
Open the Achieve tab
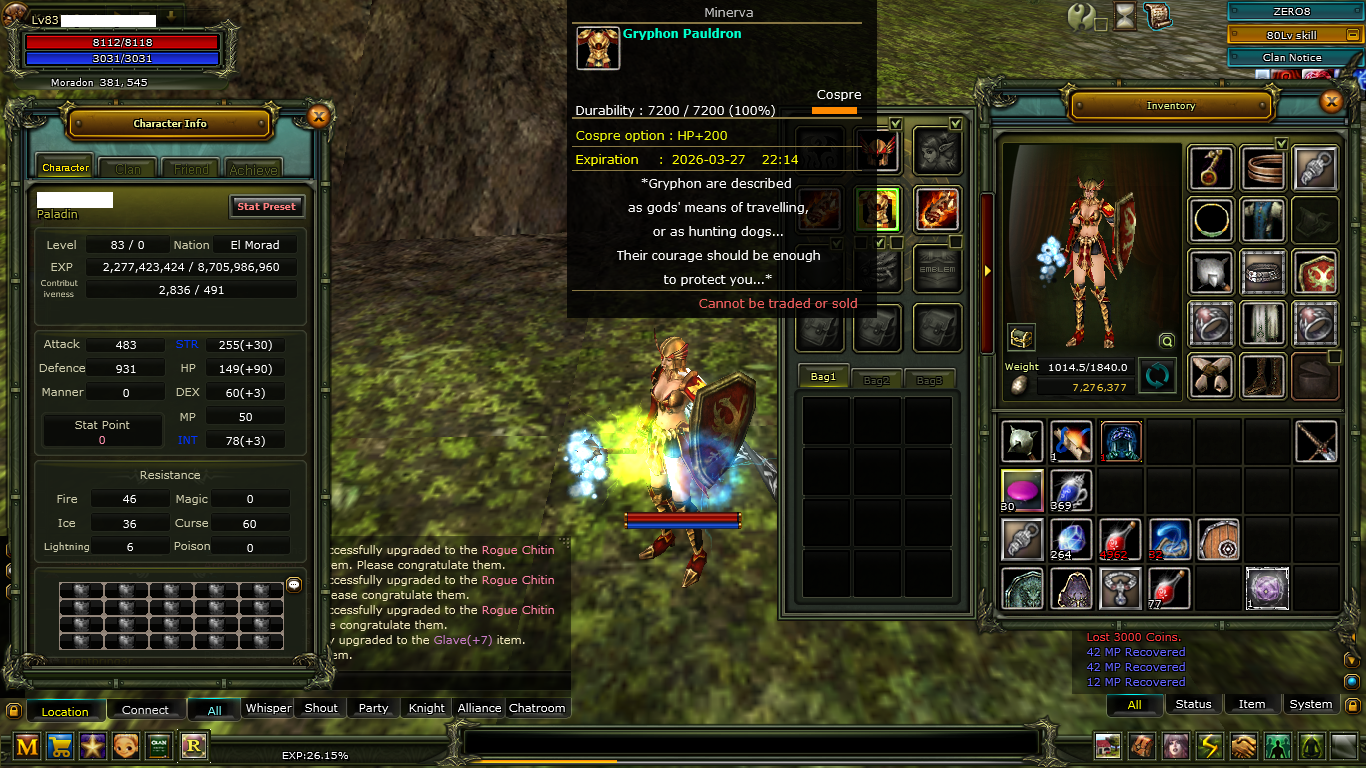coord(253,168)
